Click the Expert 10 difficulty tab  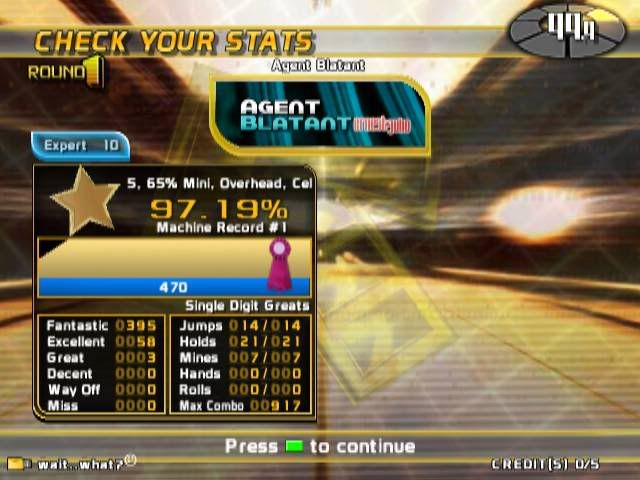click(x=81, y=146)
